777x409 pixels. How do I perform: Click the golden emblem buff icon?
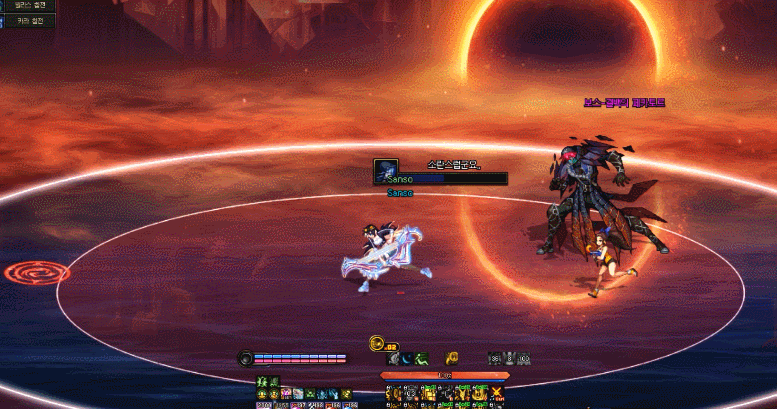click(x=452, y=358)
